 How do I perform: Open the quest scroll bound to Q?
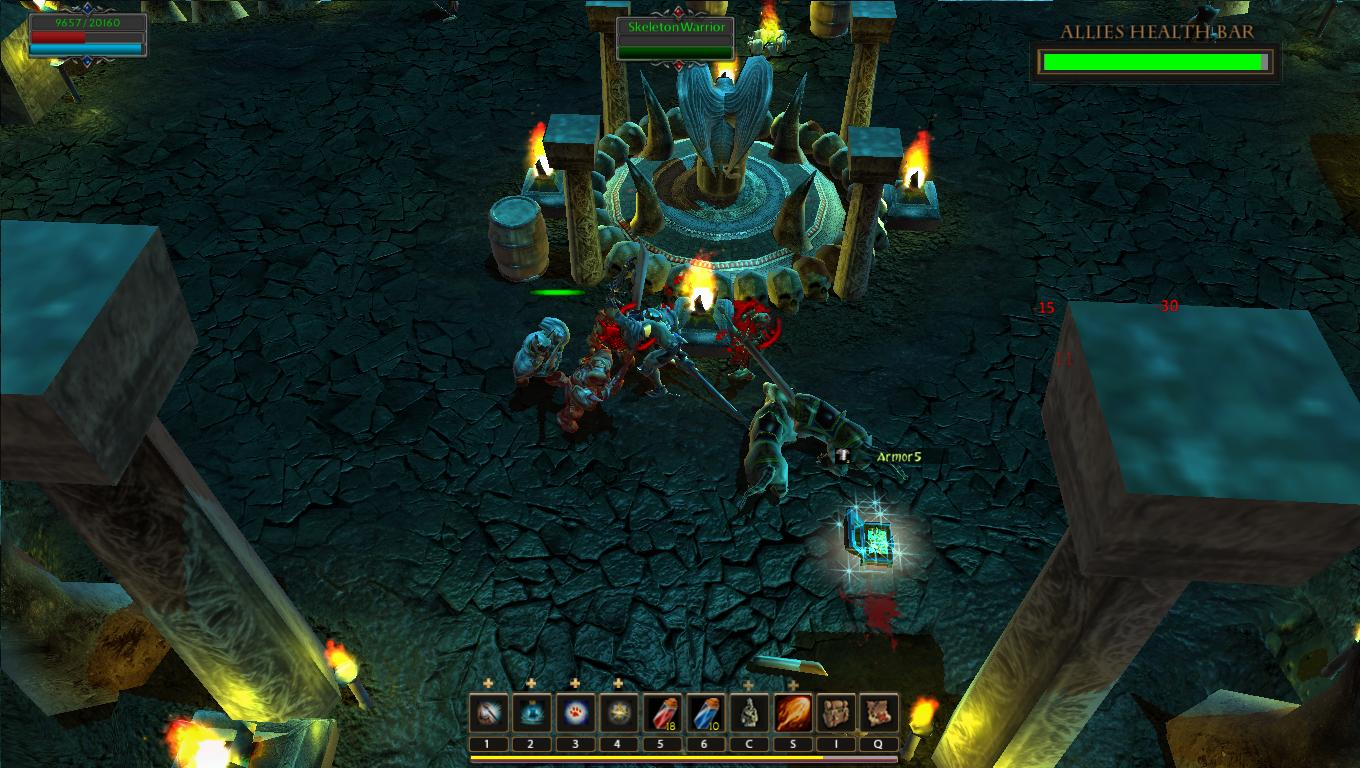click(x=880, y=711)
